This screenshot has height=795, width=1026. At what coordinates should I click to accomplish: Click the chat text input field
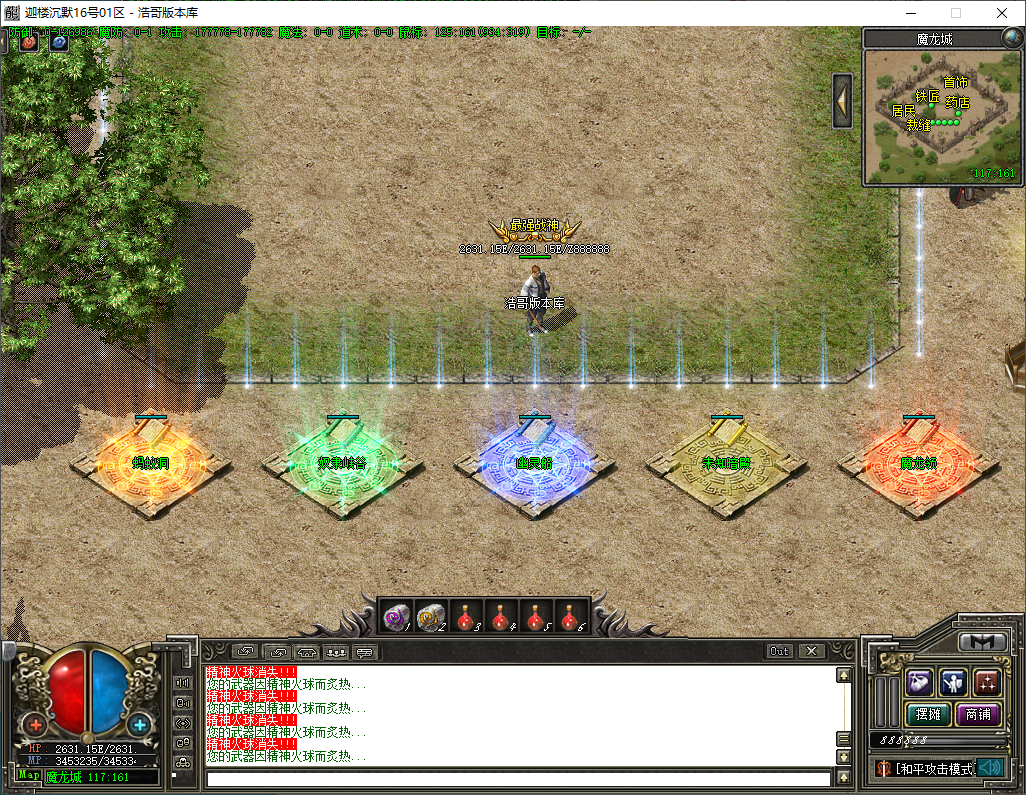pyautogui.click(x=518, y=778)
